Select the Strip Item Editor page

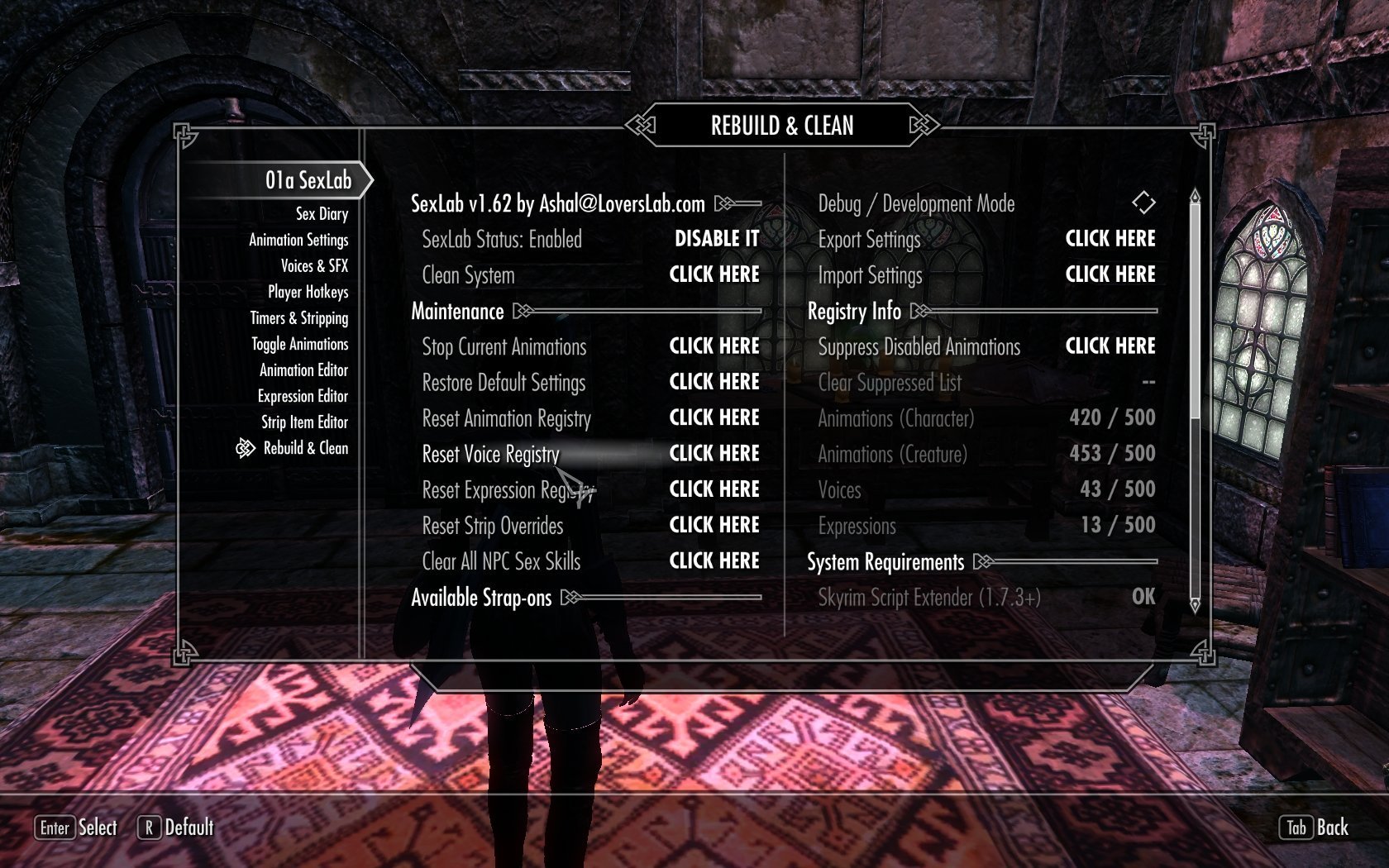[x=304, y=422]
